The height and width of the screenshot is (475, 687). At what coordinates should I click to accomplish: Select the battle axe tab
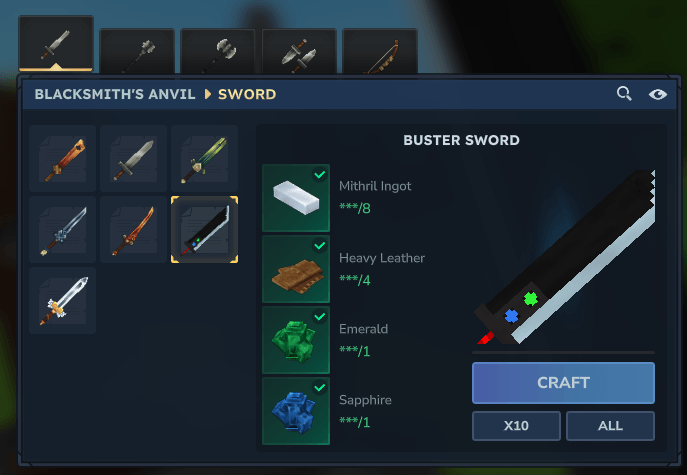coord(217,52)
